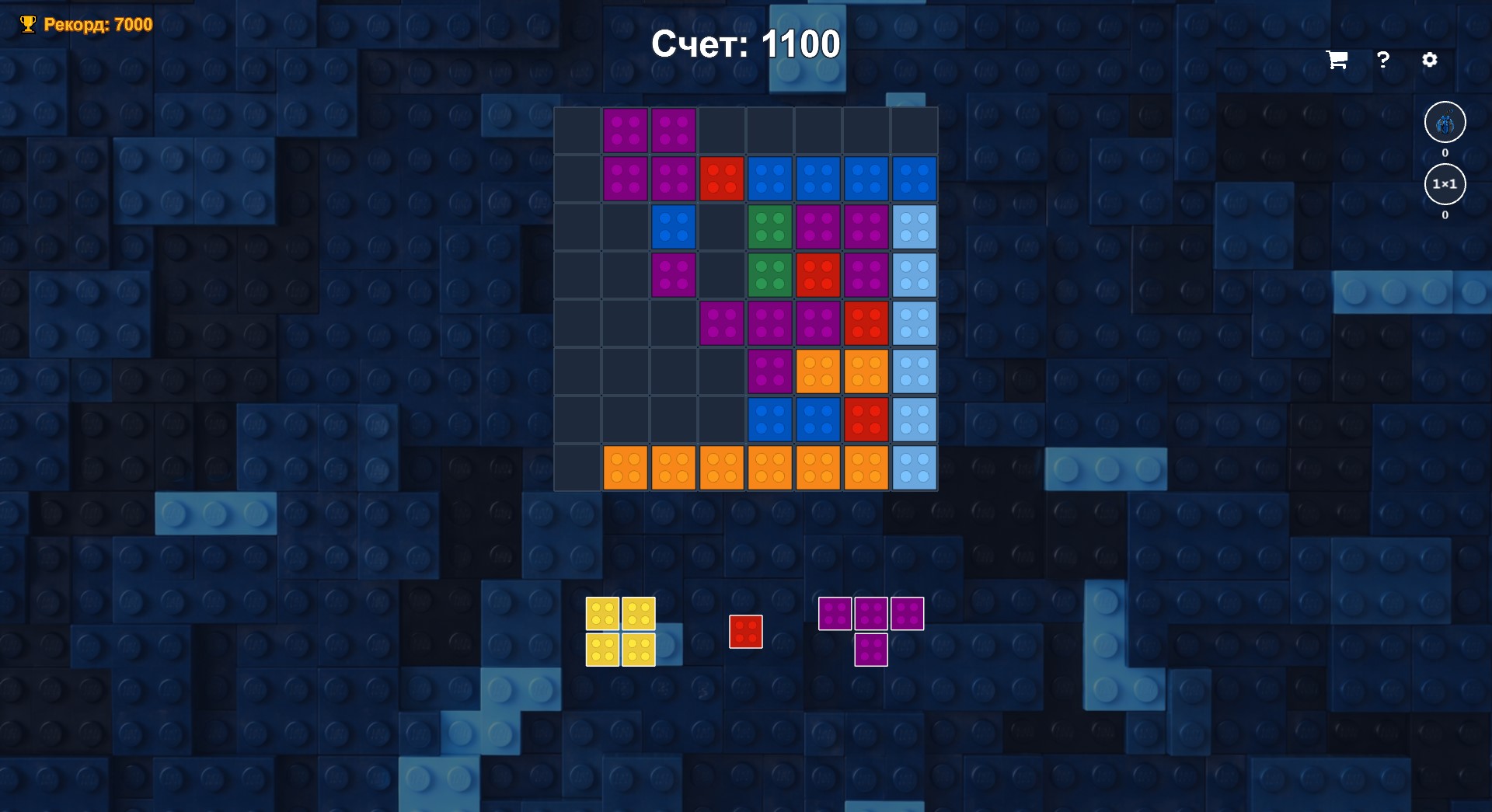Image resolution: width=1492 pixels, height=812 pixels.
Task: Open the settings gear icon
Action: (x=1430, y=60)
